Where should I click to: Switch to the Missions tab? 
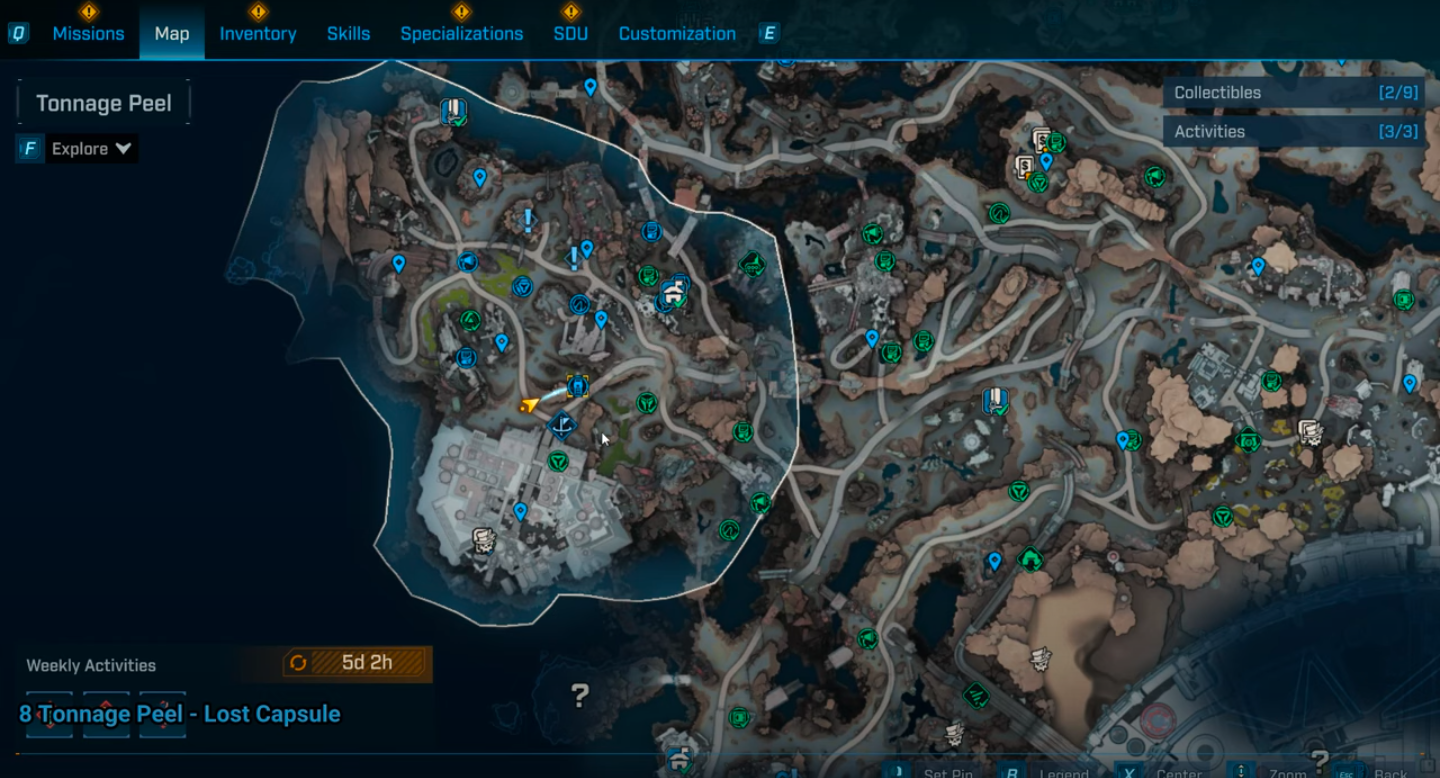(88, 34)
